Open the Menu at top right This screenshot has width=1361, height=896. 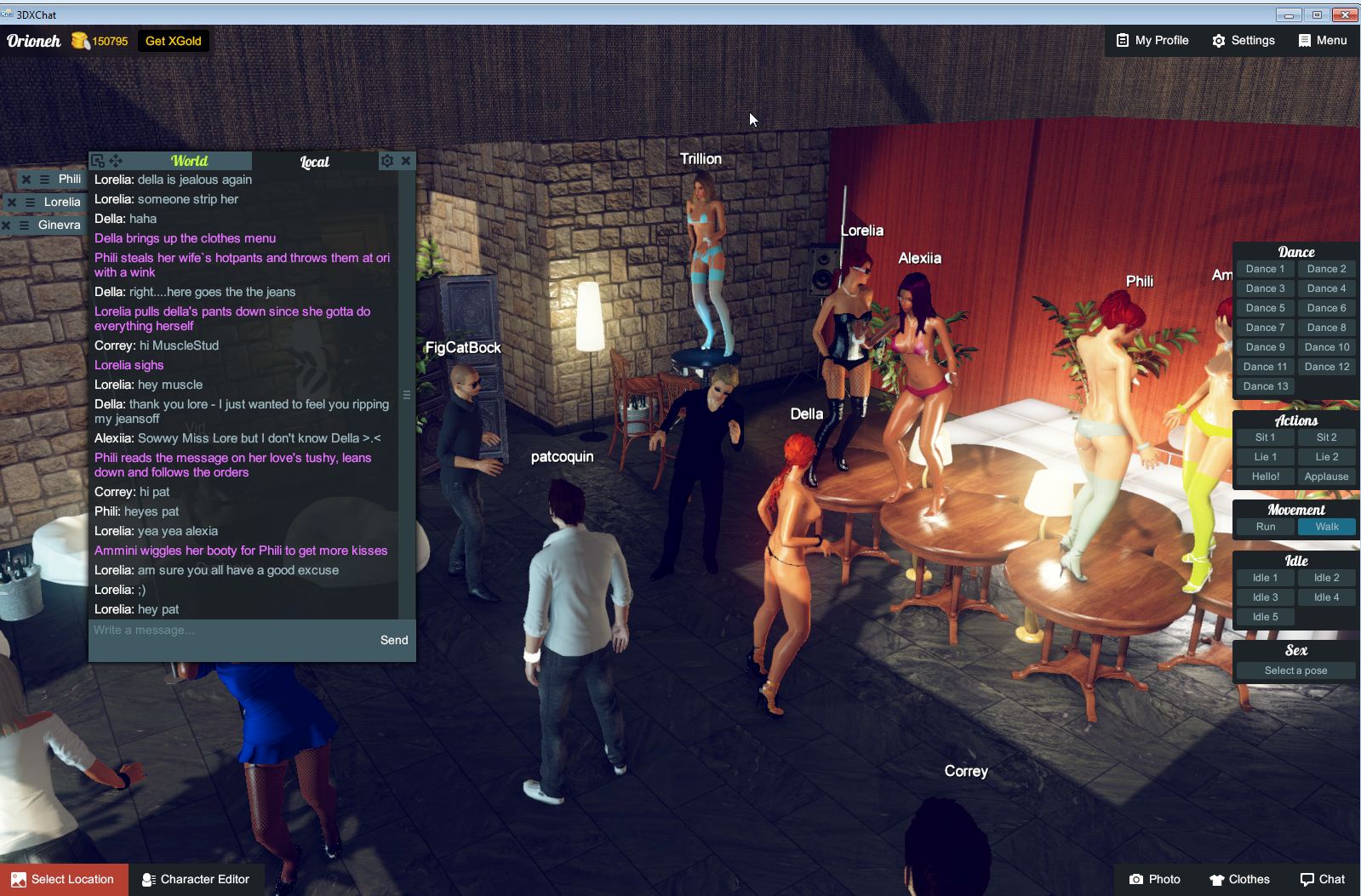tap(1322, 40)
